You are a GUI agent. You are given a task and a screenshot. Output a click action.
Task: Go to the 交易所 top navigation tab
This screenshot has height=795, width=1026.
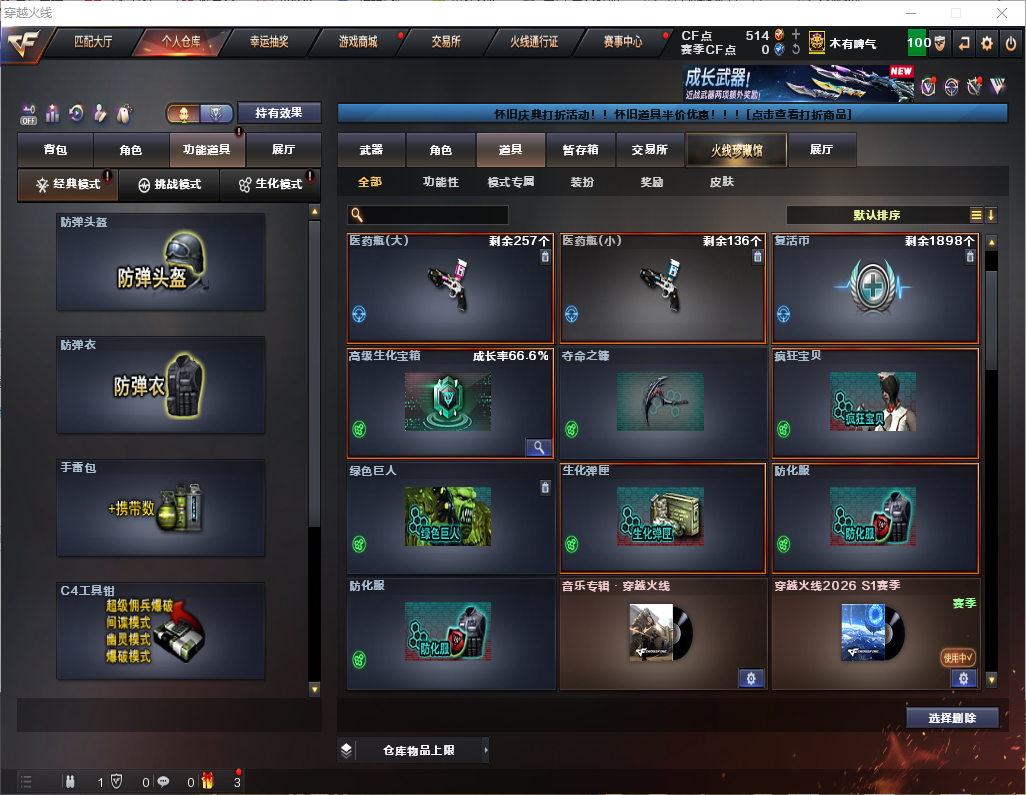pyautogui.click(x=446, y=42)
